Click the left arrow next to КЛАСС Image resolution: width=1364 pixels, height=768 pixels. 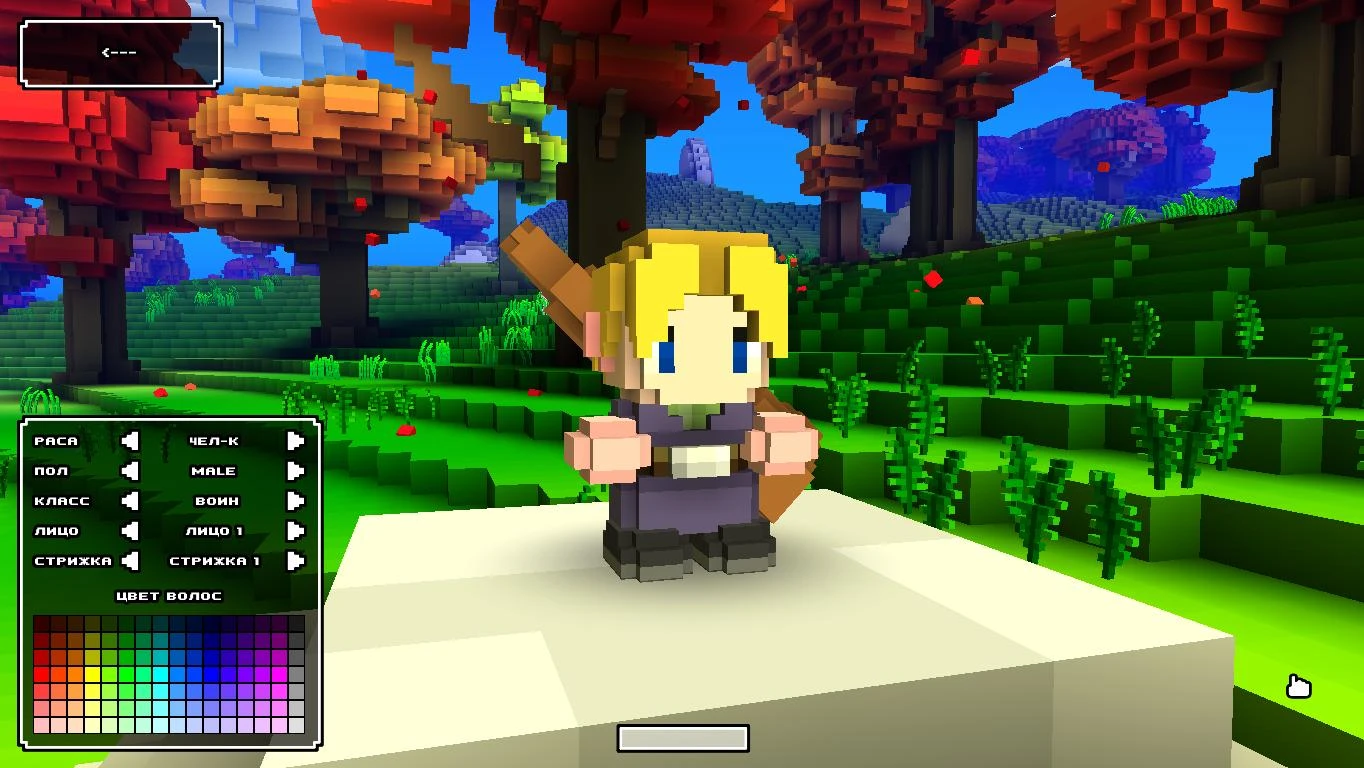[x=131, y=501]
